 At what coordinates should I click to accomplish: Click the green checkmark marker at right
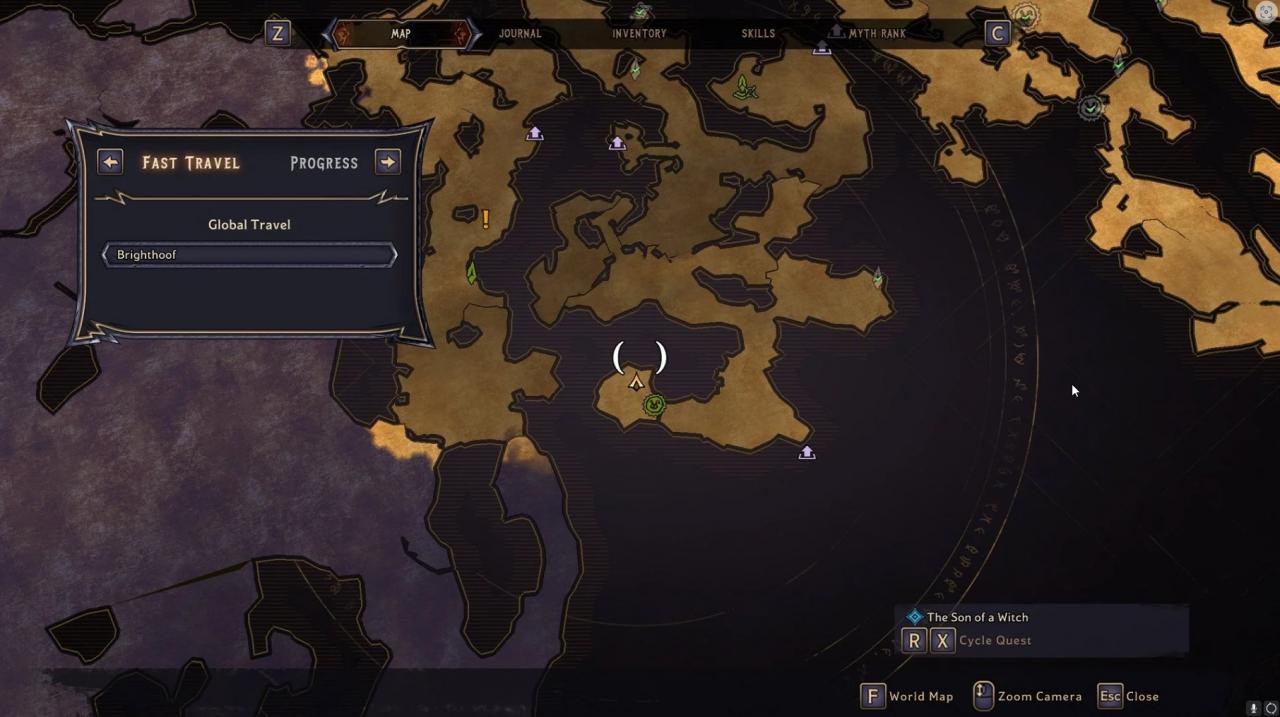pyautogui.click(x=1090, y=107)
